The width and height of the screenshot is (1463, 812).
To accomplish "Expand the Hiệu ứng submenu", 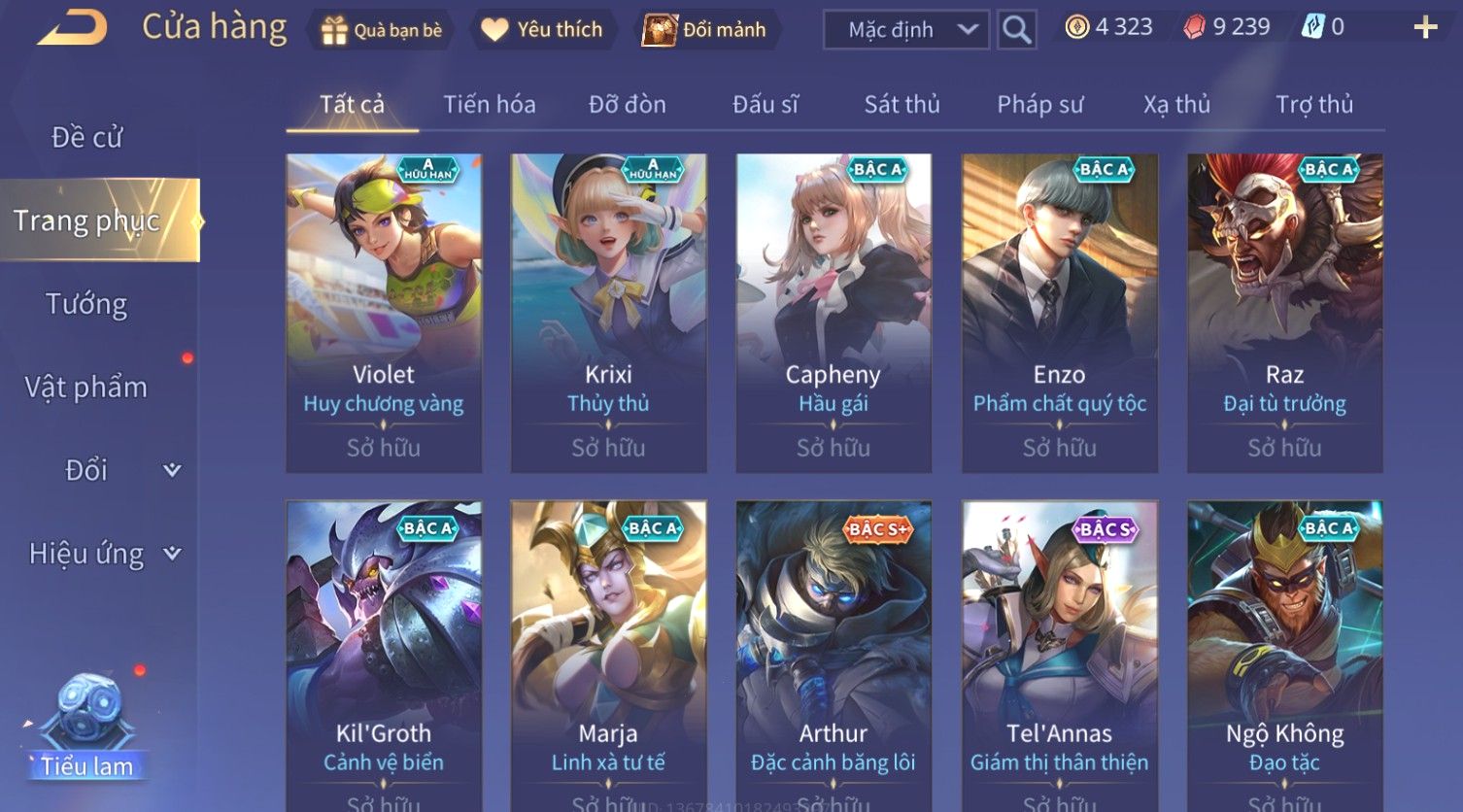I will pos(104,554).
